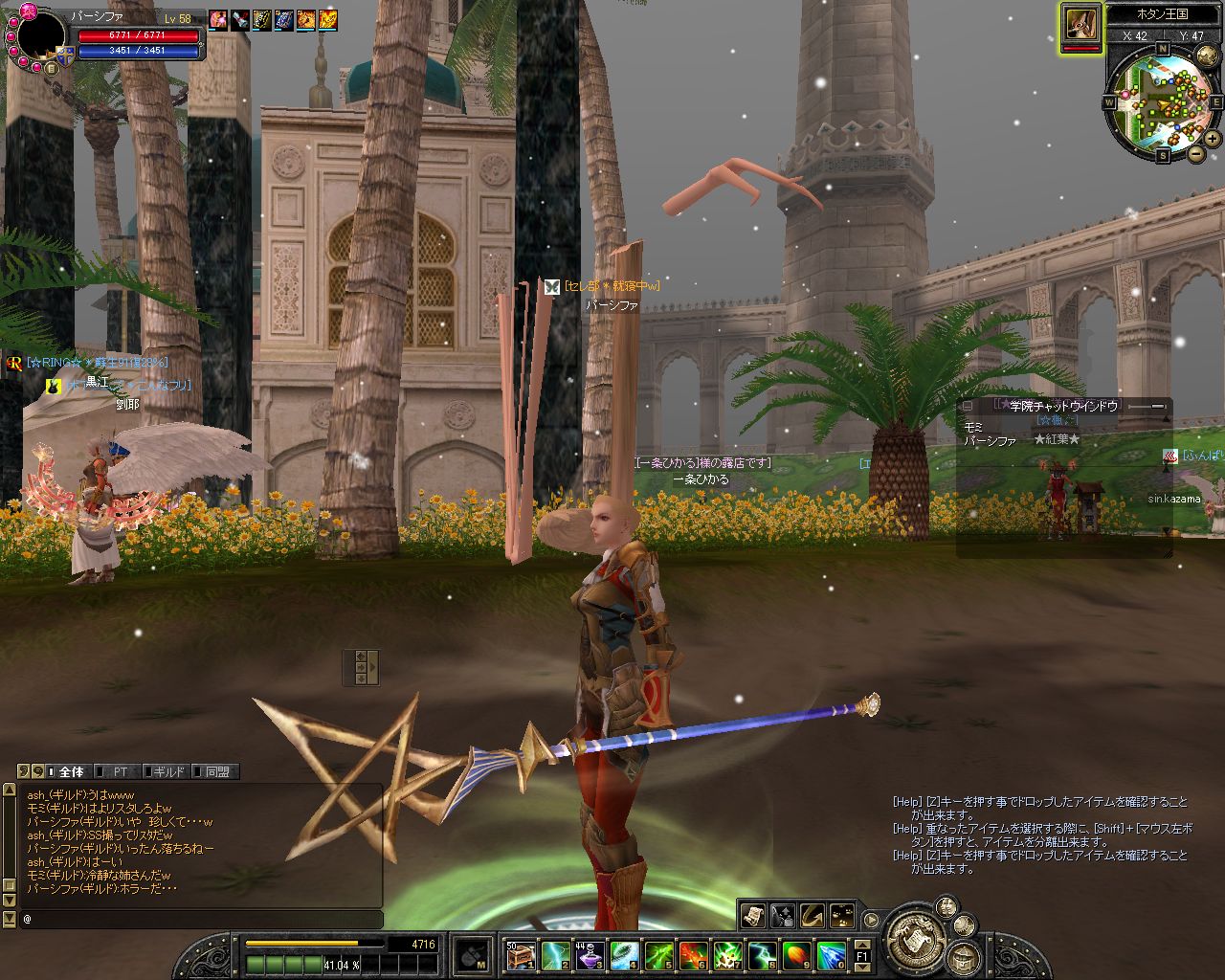Click the chat message input field
This screenshot has width=1225, height=980.
point(201,919)
